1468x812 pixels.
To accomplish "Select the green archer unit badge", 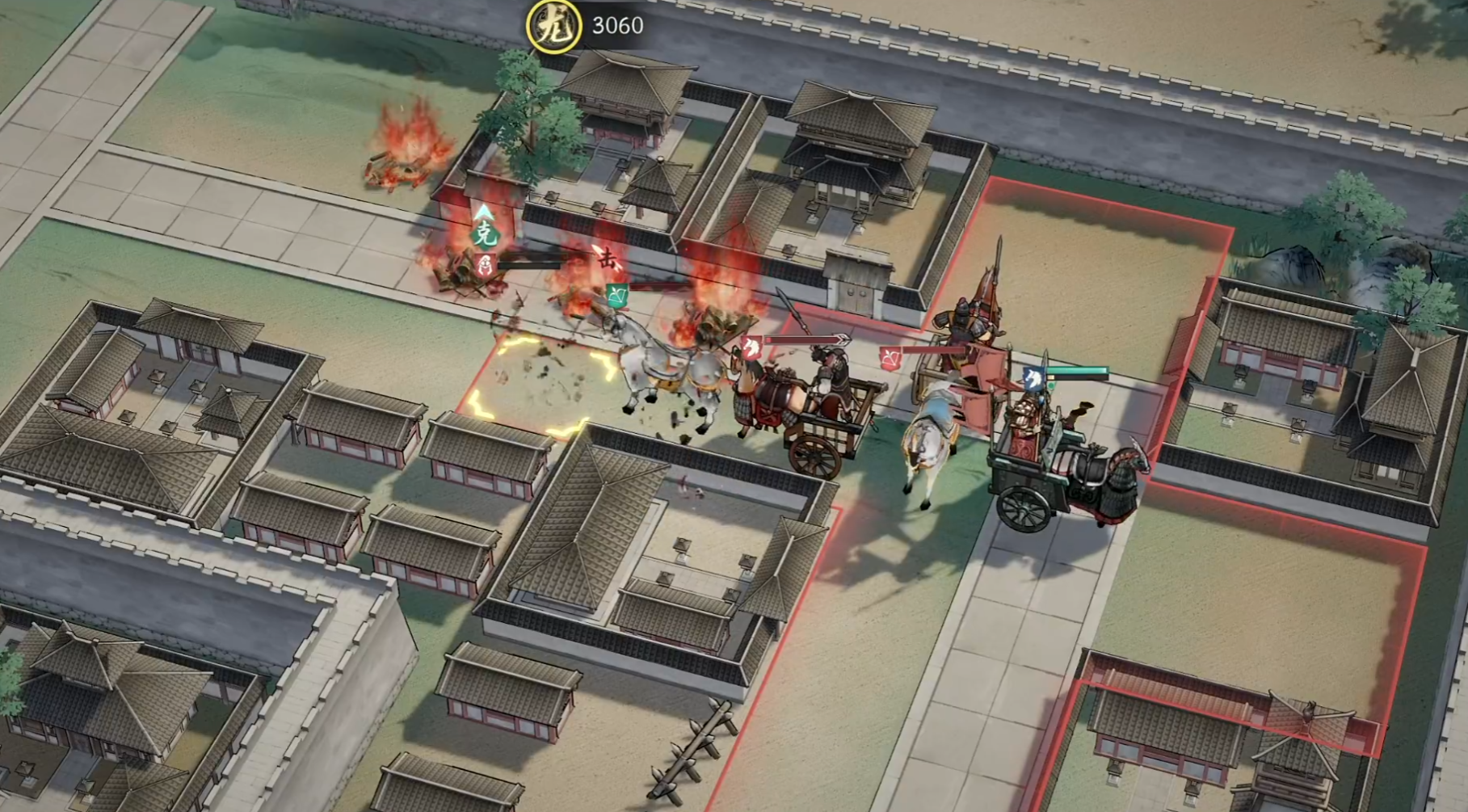I will (x=616, y=295).
